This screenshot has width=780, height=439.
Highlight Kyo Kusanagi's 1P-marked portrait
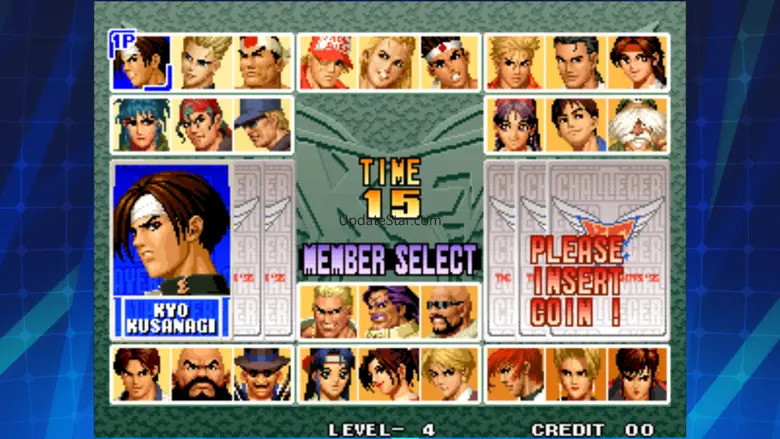pos(141,62)
